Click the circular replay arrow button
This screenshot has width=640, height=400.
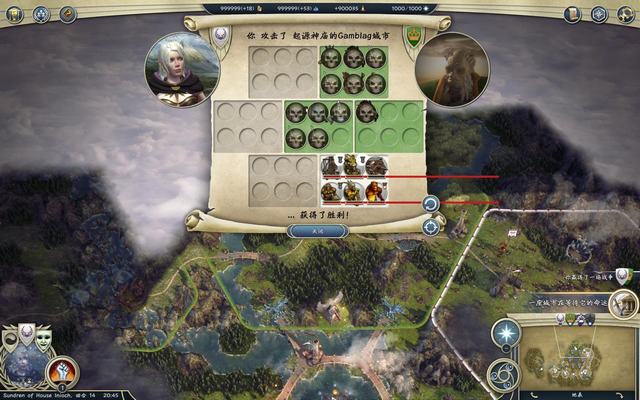[x=430, y=204]
